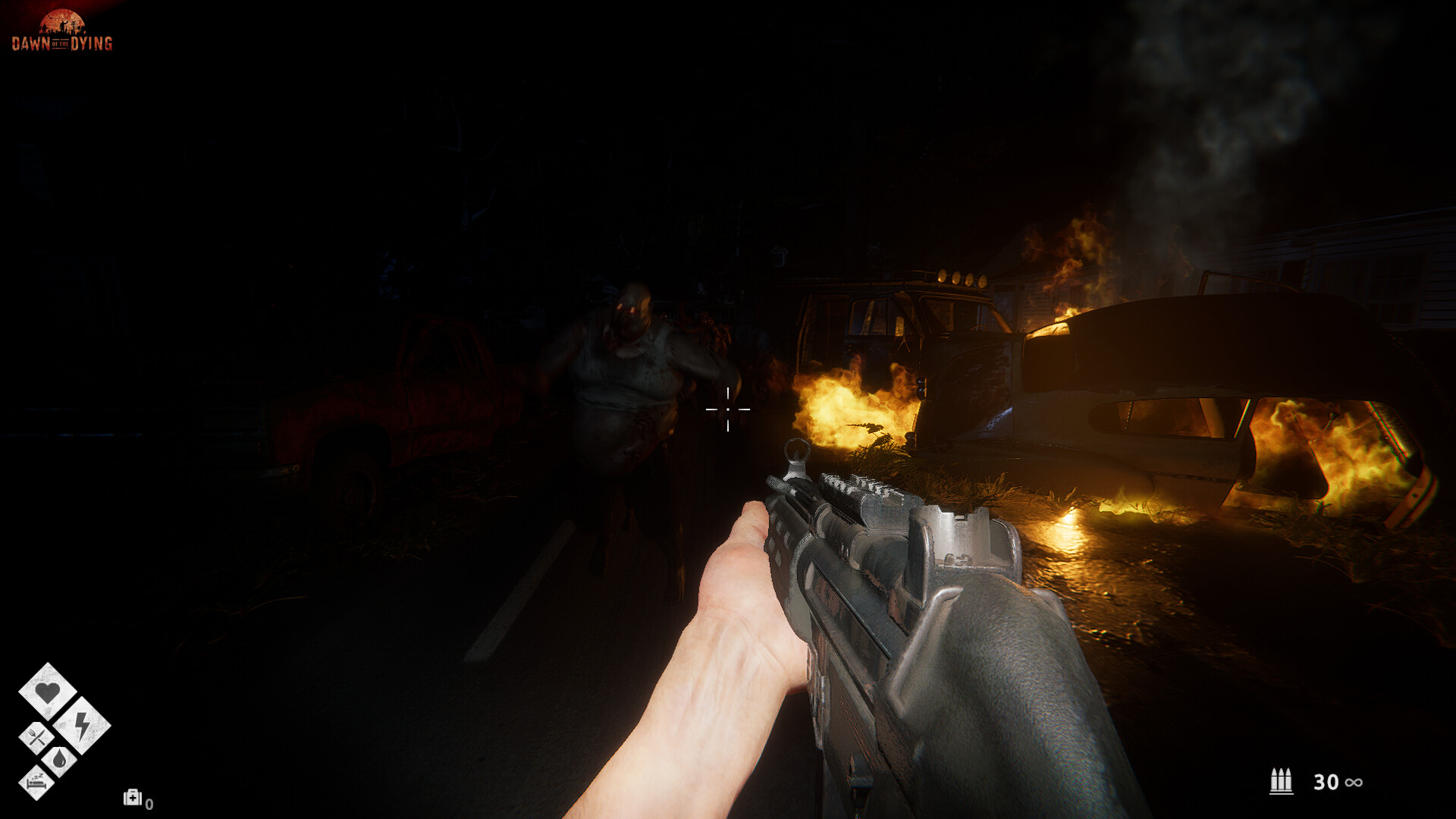Select the medkit item icon
This screenshot has height=819, width=1456.
pos(133,797)
